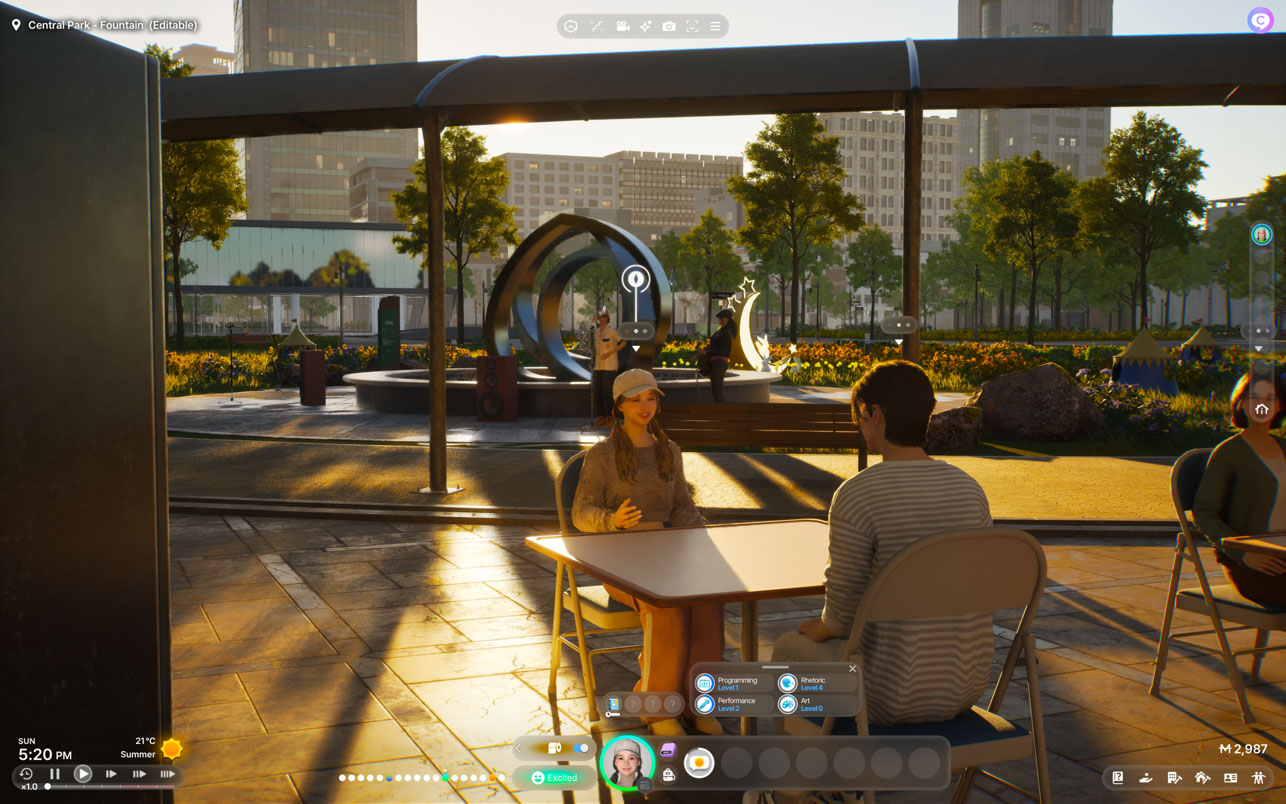Open the question-mark guide book
This screenshot has height=804, width=1286.
[x=1118, y=777]
